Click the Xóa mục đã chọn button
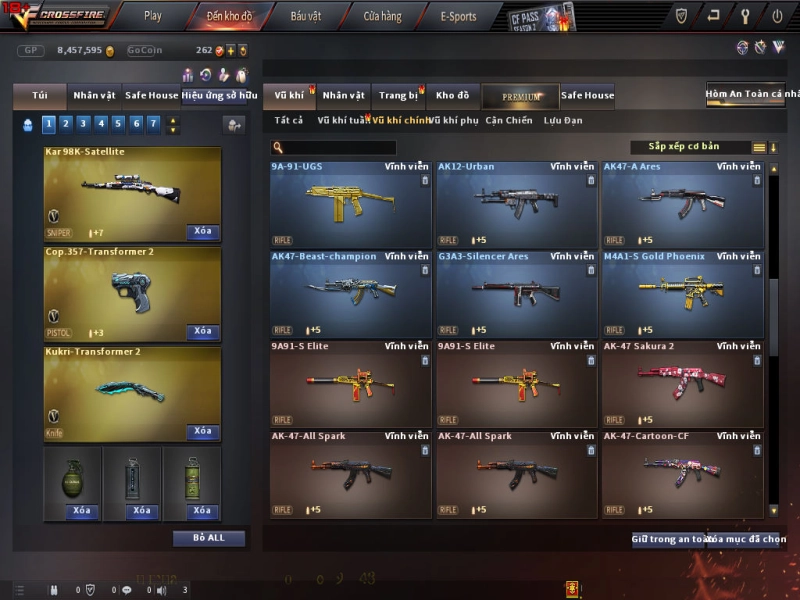800x600 pixels. point(746,539)
